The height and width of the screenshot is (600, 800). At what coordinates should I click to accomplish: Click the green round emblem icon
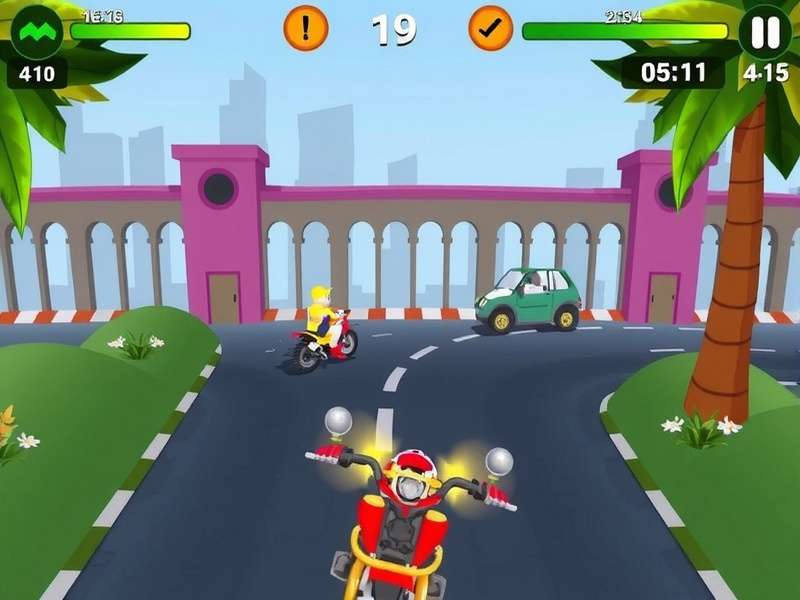pyautogui.click(x=36, y=31)
